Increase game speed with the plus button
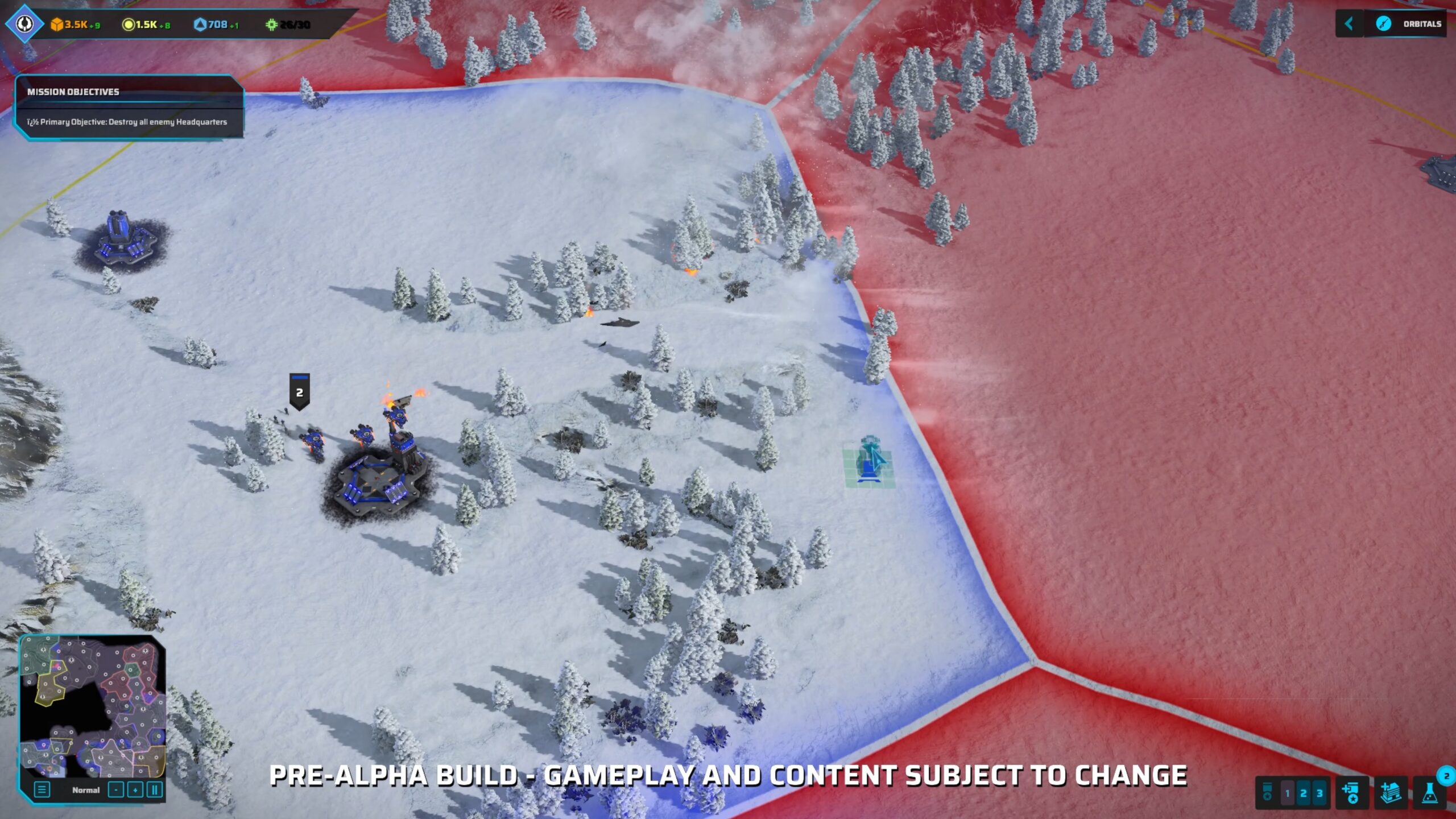 click(135, 790)
